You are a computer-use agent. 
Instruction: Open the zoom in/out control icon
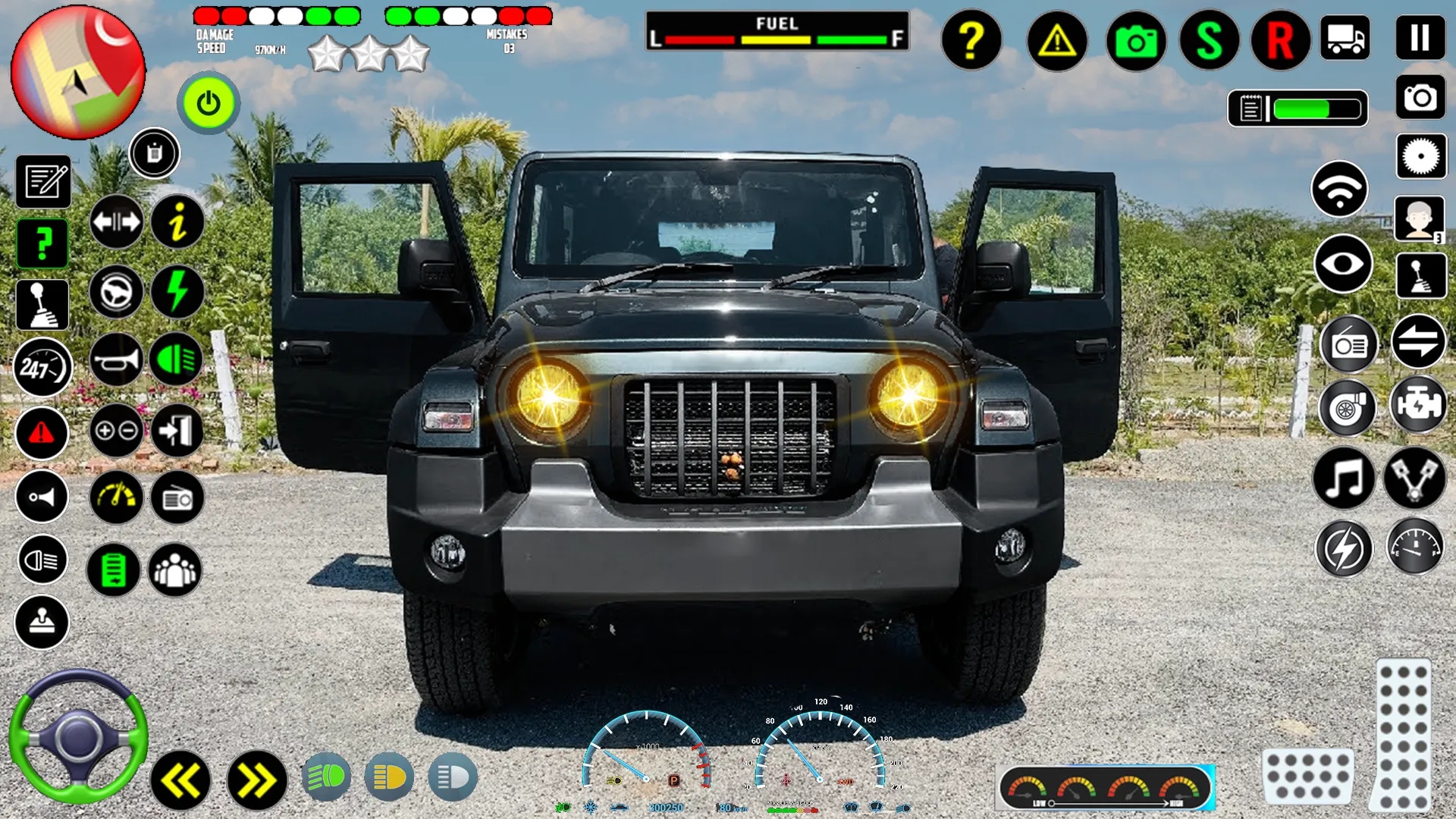pos(115,431)
